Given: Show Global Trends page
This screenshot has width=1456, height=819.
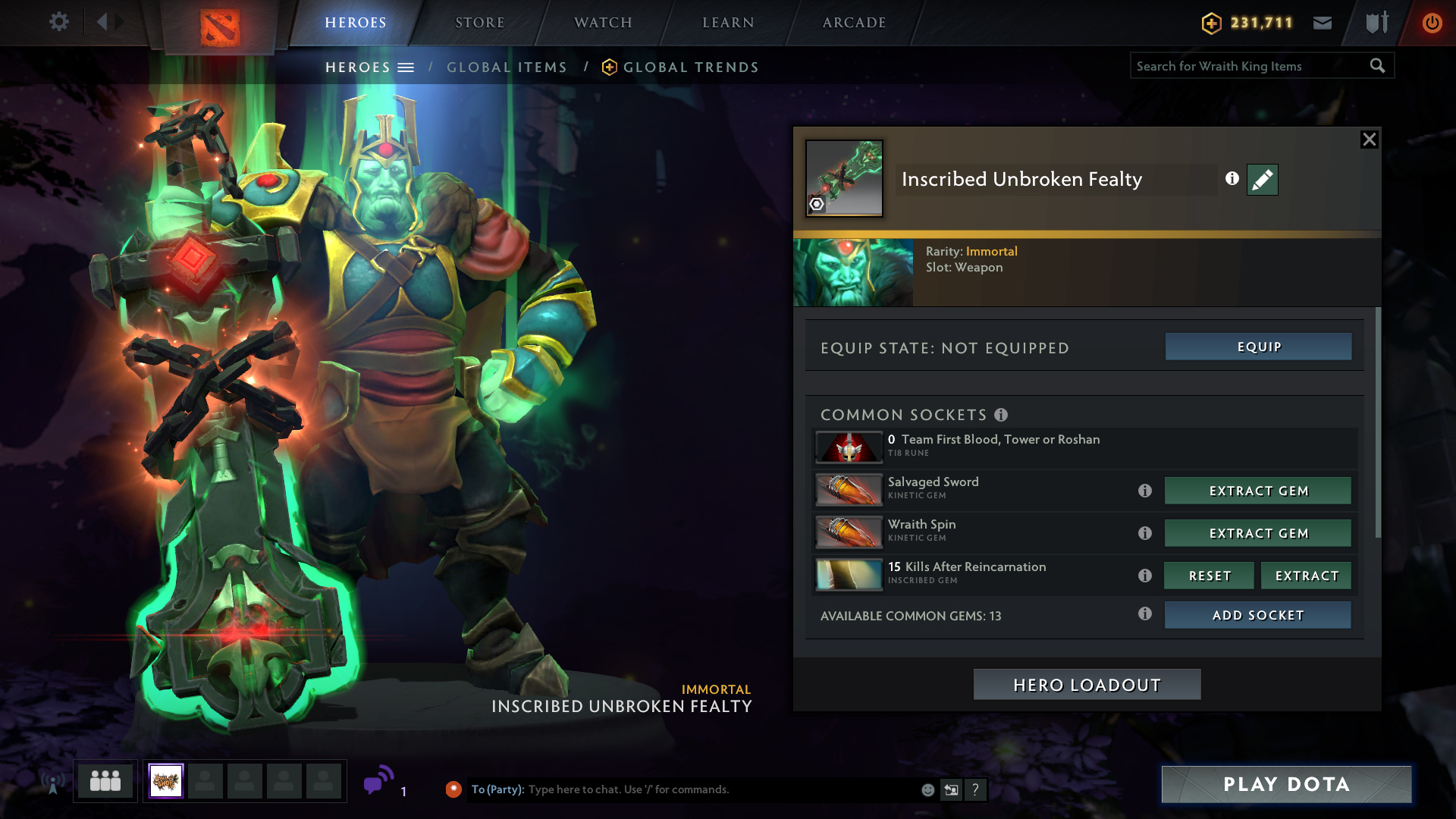Looking at the screenshot, I should (x=690, y=67).
